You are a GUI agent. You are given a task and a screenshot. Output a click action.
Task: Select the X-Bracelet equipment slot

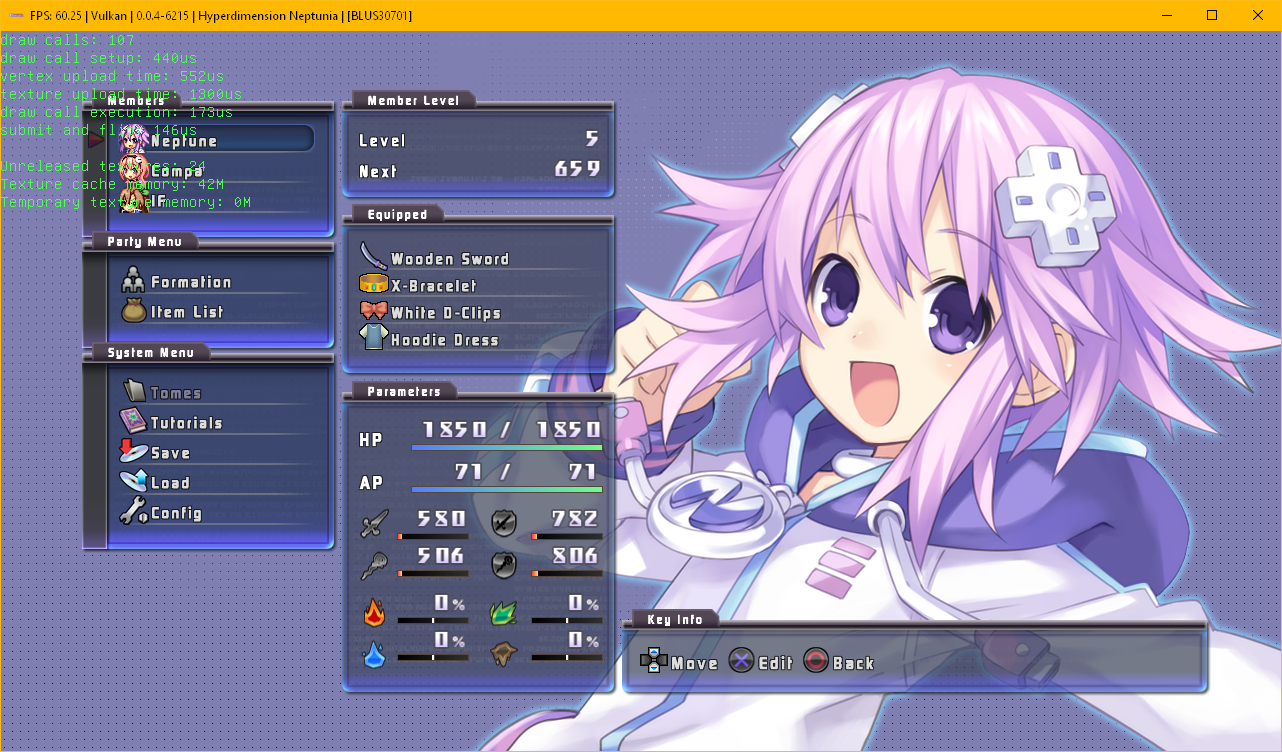(x=434, y=286)
